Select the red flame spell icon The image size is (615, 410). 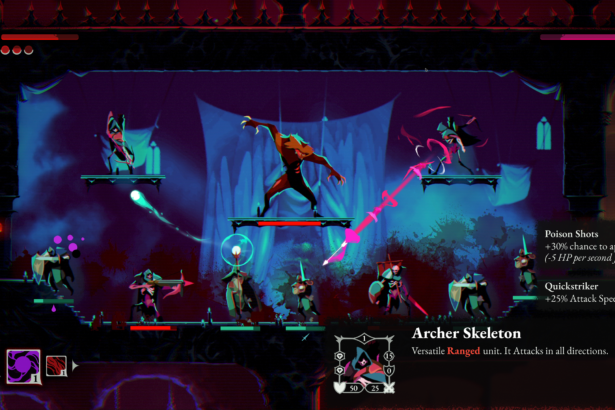pyautogui.click(x=56, y=364)
